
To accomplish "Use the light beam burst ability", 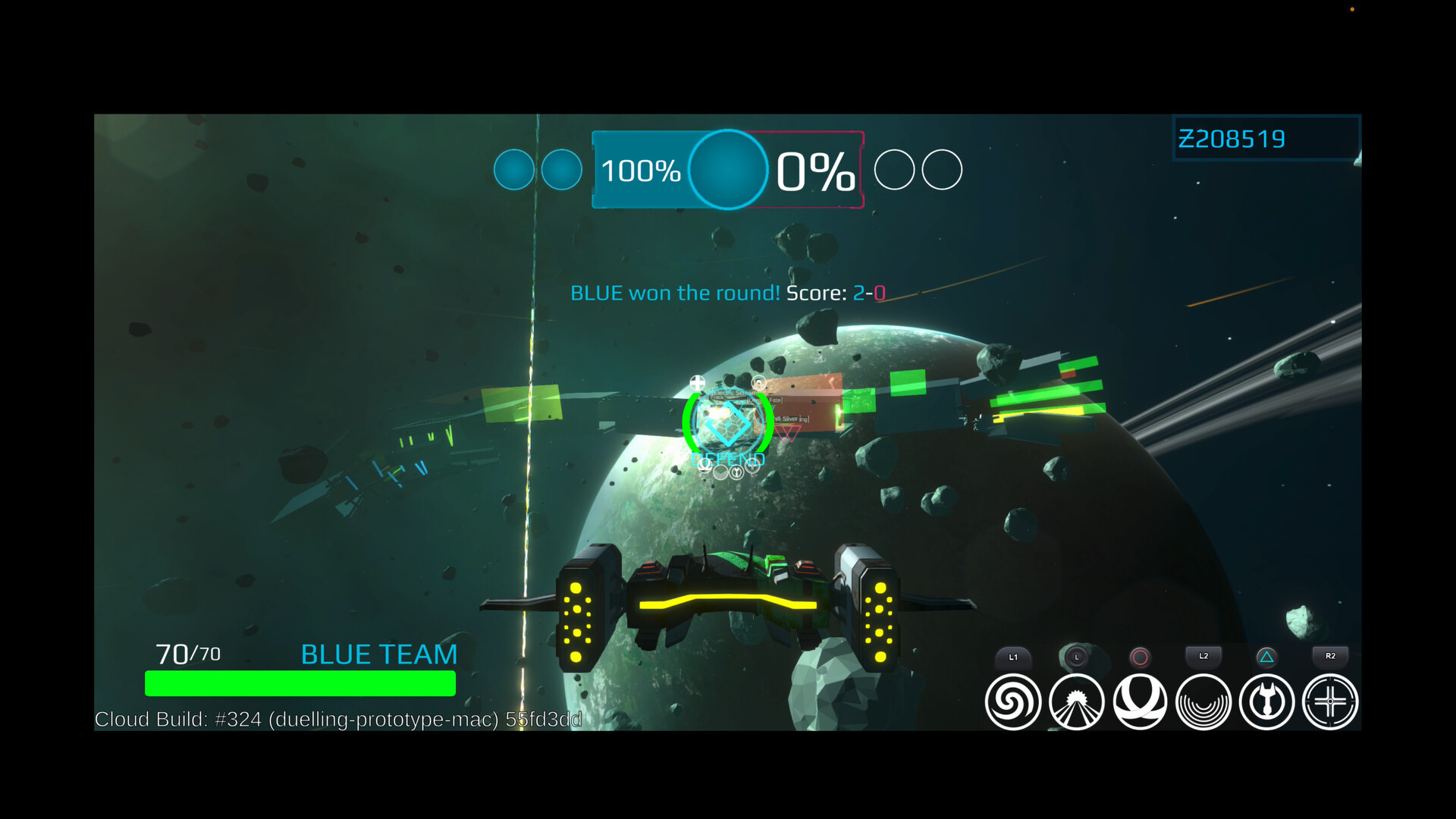I will coord(1076,701).
